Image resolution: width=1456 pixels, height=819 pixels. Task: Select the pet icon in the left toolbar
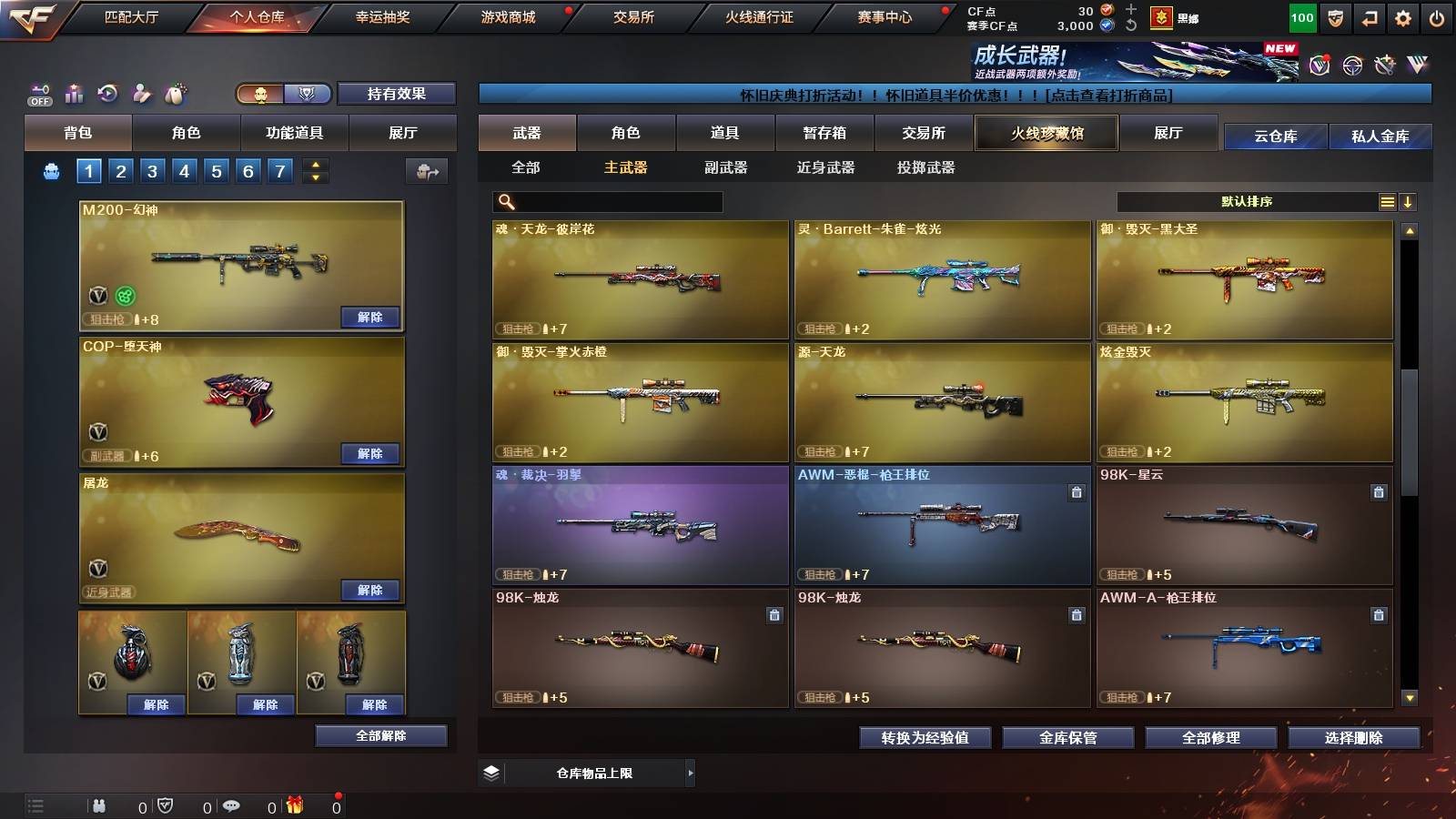click(175, 91)
